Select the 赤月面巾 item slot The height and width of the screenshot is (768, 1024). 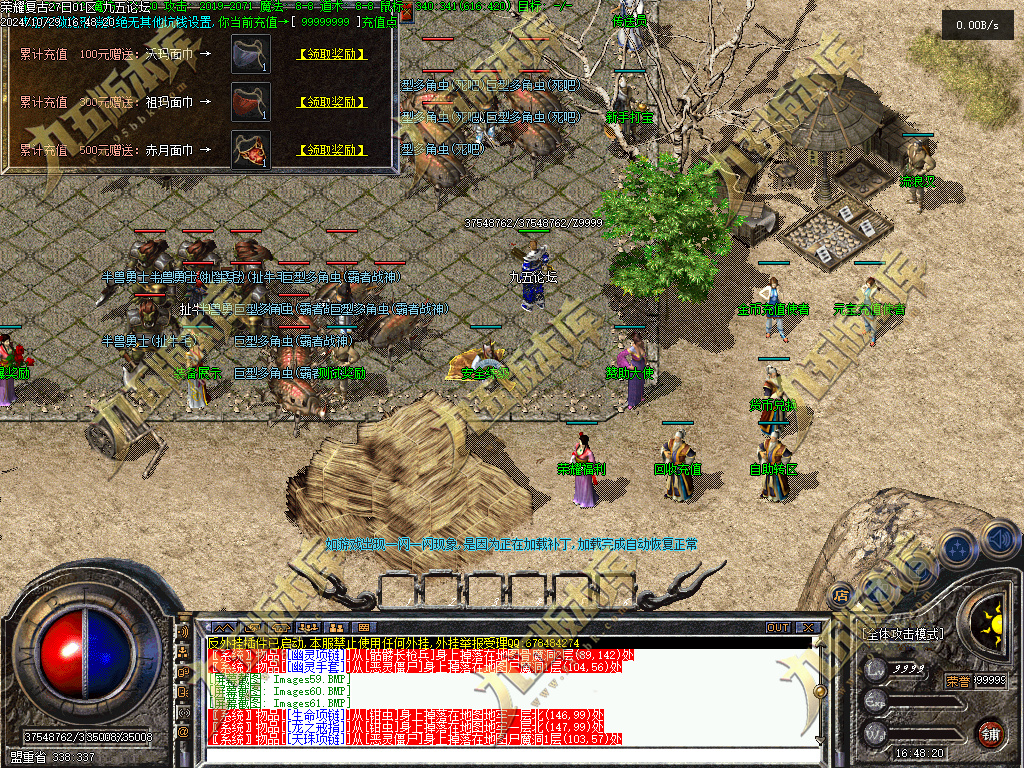[250, 150]
